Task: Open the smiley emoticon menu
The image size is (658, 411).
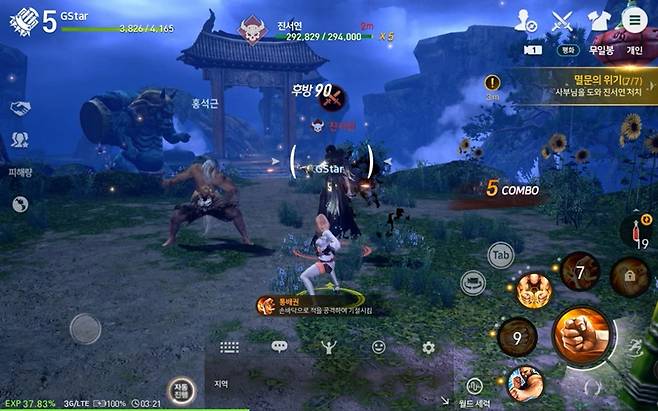Action: [x=379, y=347]
